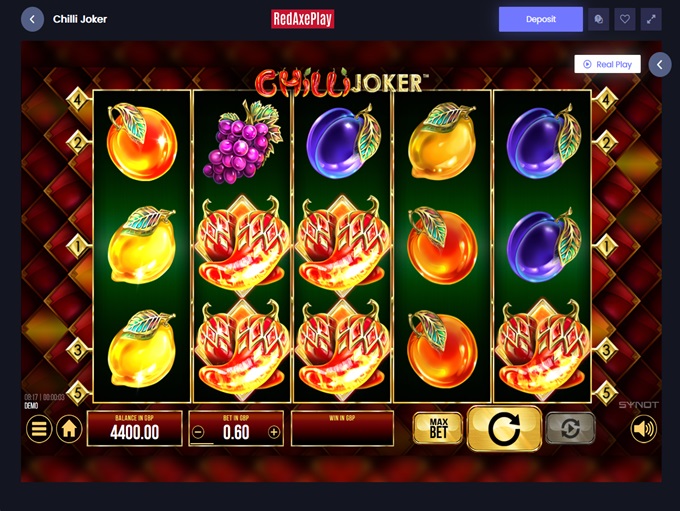Decrease the bet with the minus button

198,432
